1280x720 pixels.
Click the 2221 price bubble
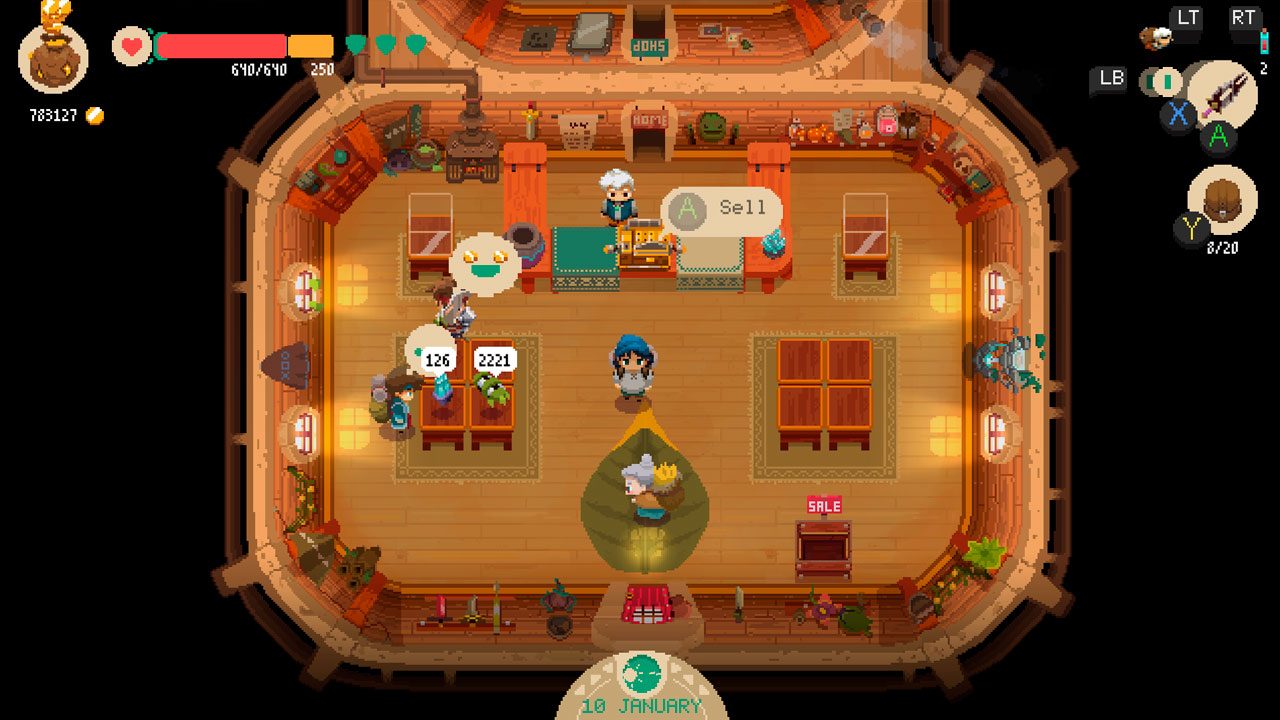click(x=497, y=358)
